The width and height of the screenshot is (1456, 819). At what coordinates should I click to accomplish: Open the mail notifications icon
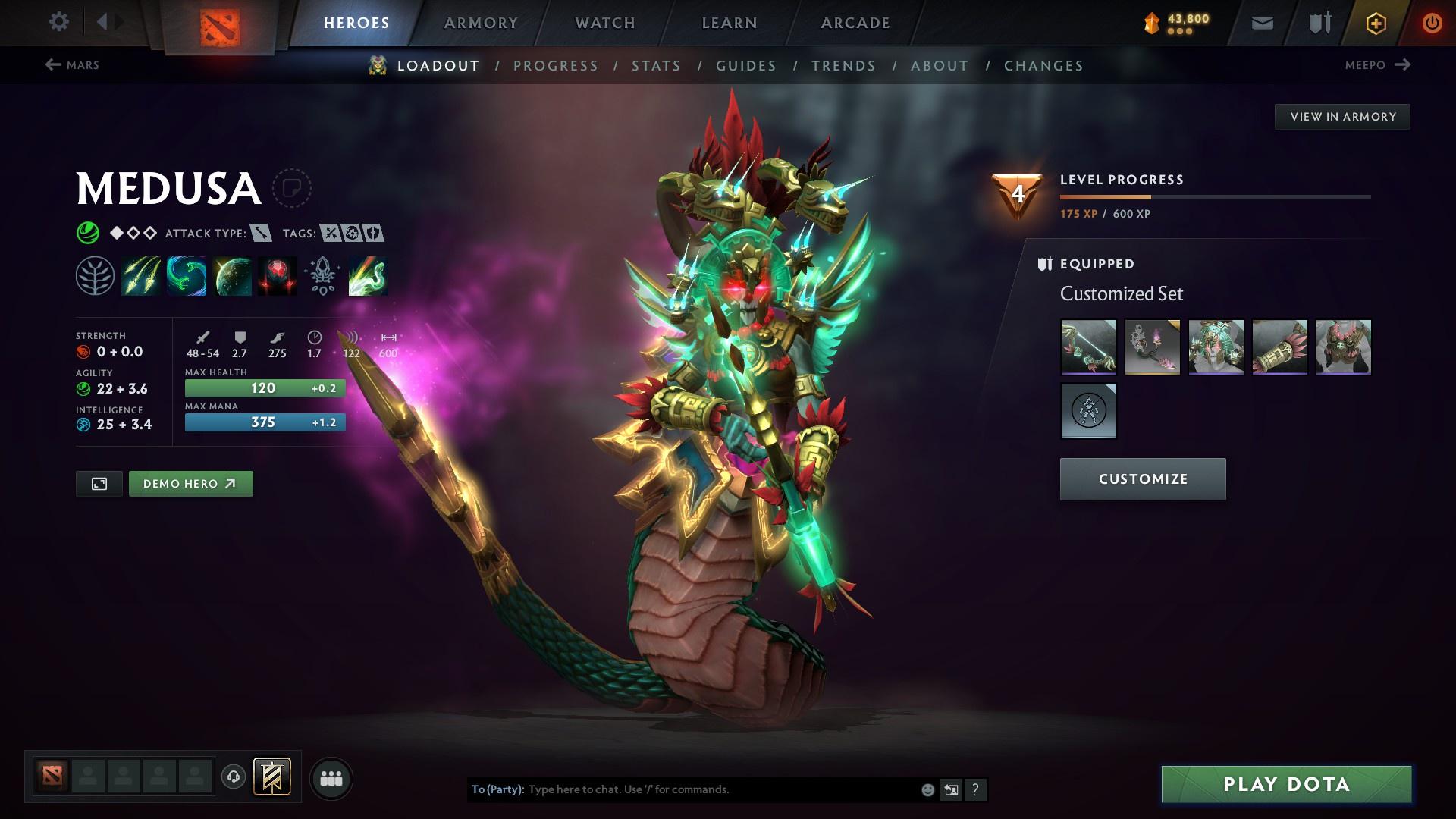[x=1261, y=22]
